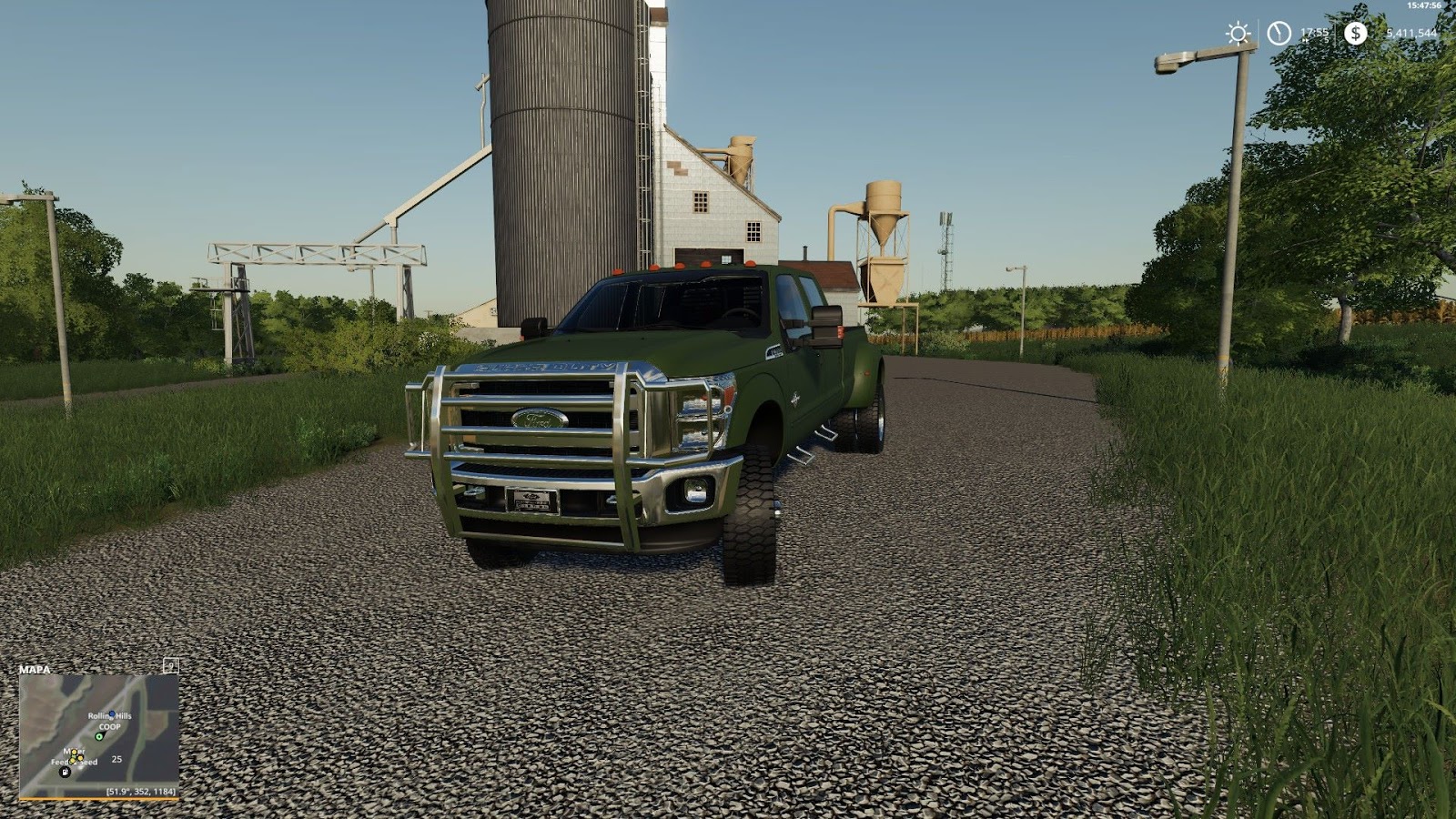
Task: Click the real-time clock 15:47:56
Action: click(1425, 6)
